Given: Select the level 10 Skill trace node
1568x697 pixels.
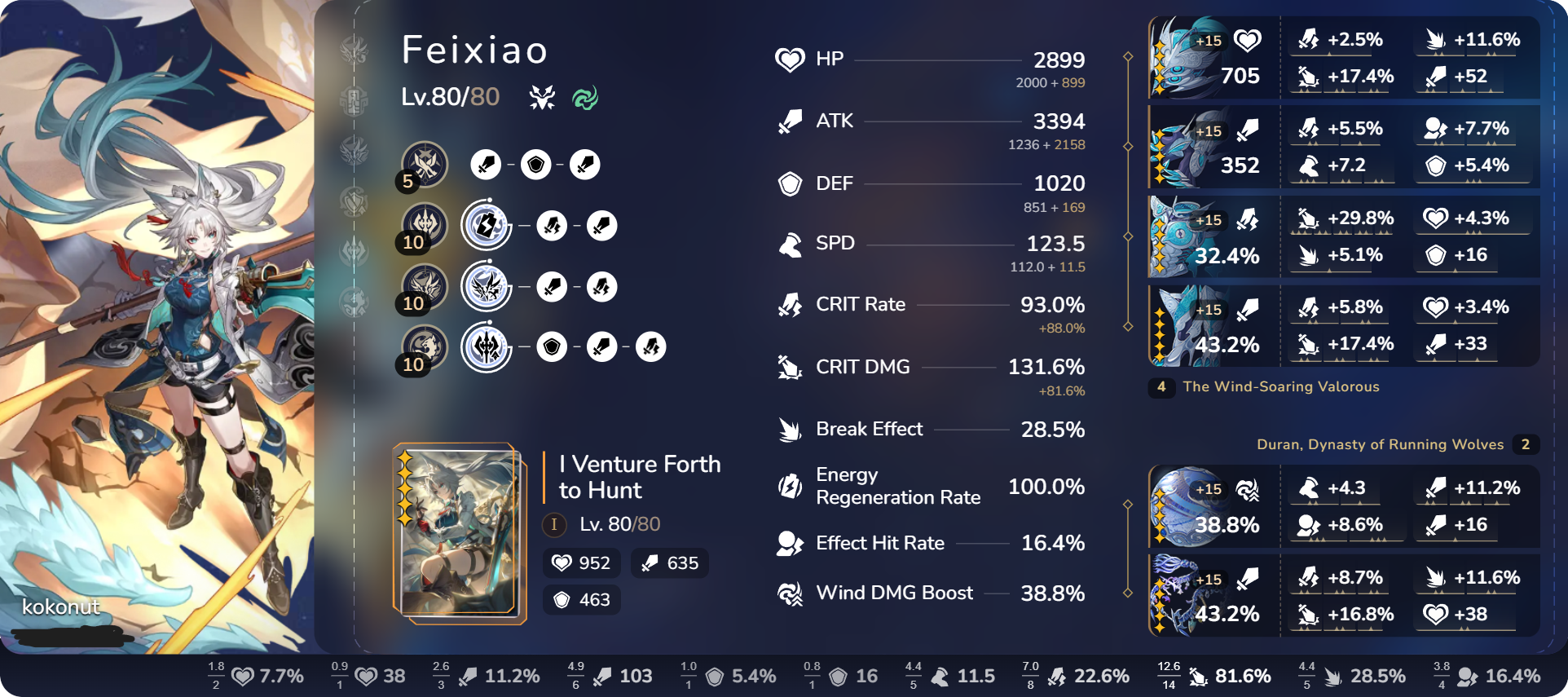Looking at the screenshot, I should point(486,226).
